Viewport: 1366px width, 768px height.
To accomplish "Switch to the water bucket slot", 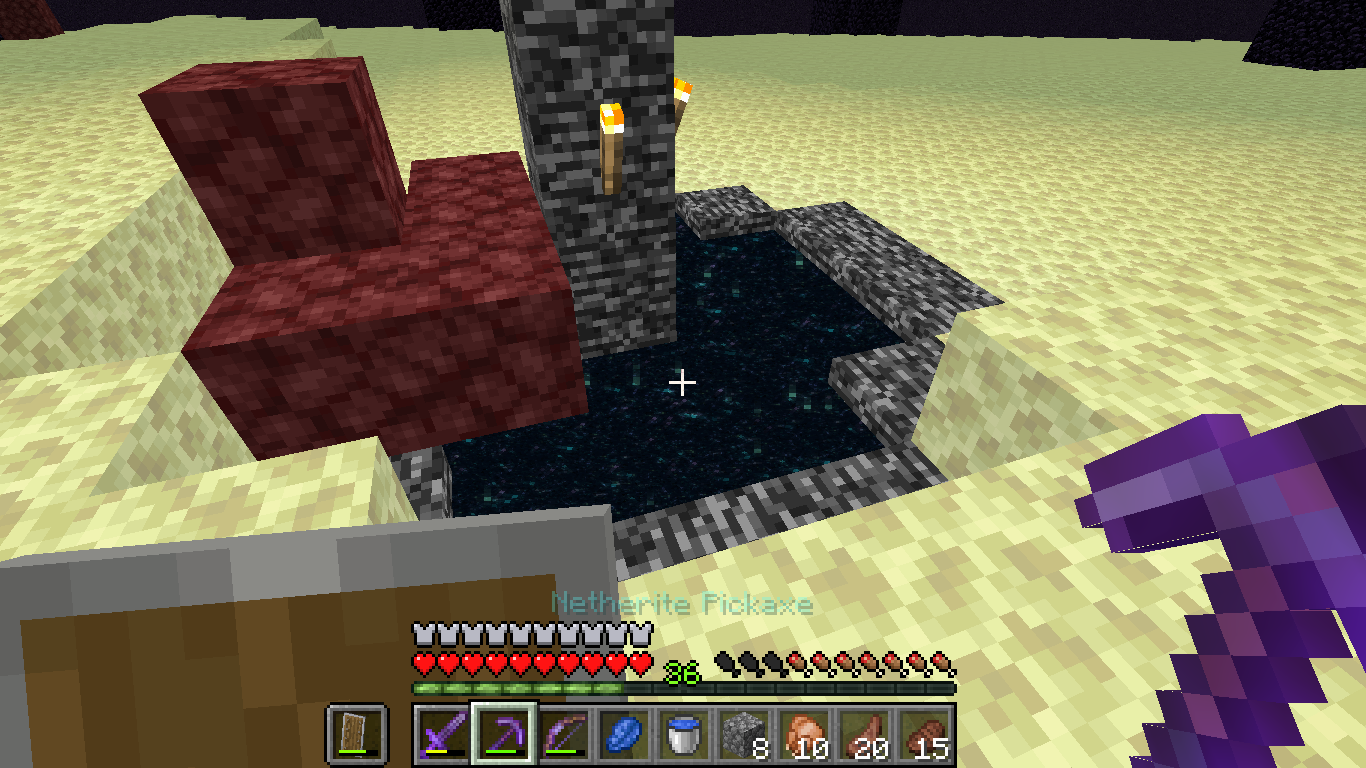I will point(683,735).
